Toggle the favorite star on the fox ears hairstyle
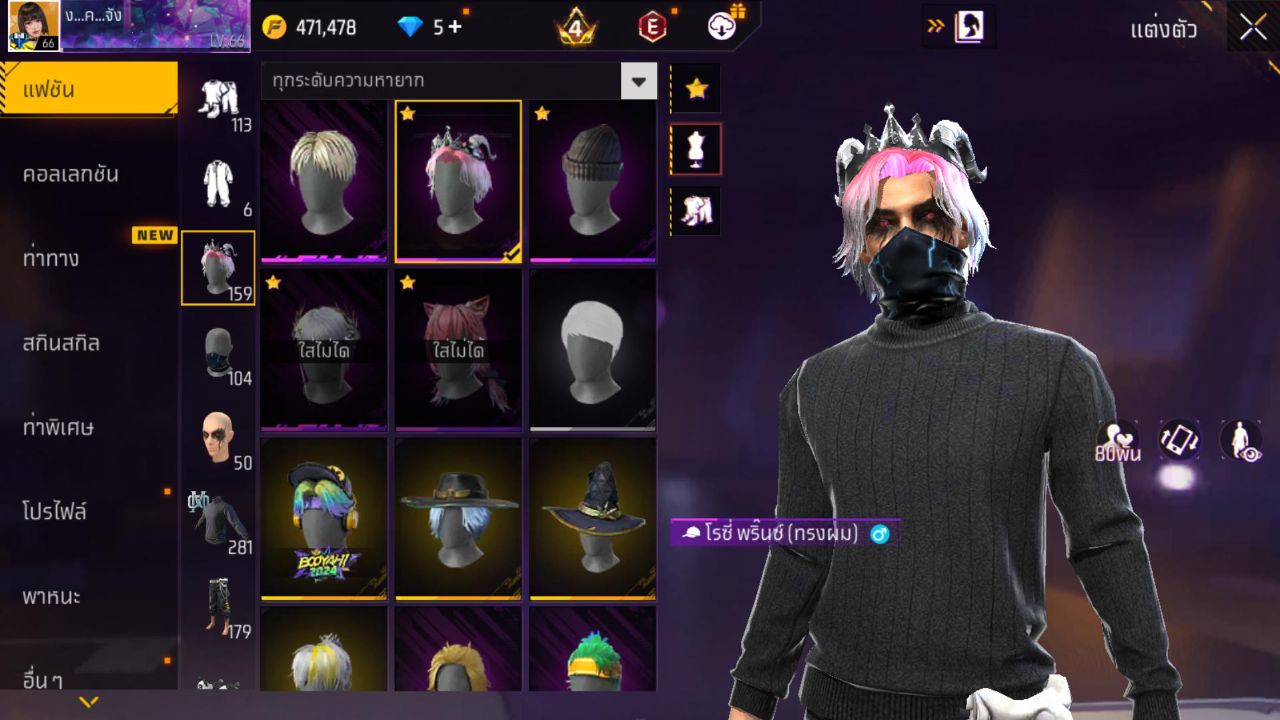The image size is (1280, 720). 410,283
